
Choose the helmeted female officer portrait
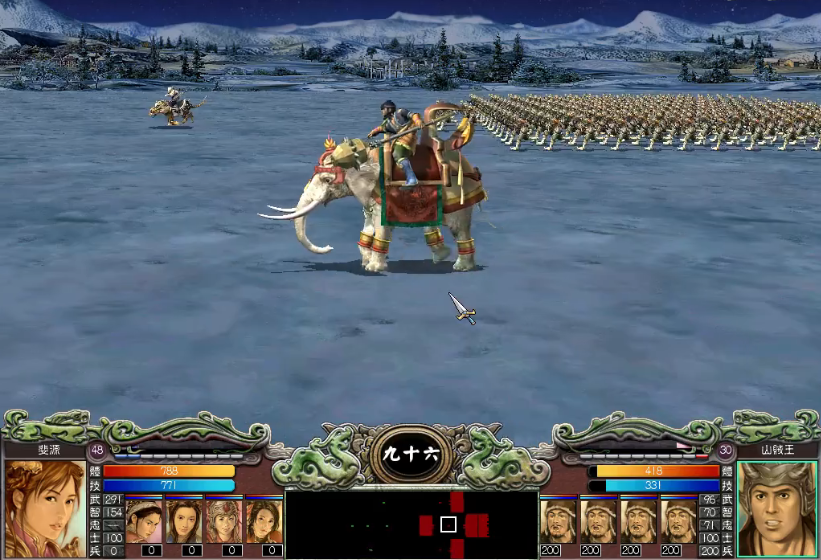pos(223,520)
